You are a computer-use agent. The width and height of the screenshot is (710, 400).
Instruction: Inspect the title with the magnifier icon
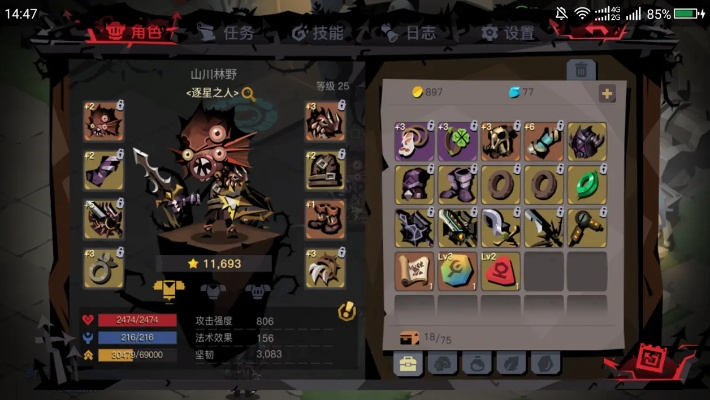248,94
